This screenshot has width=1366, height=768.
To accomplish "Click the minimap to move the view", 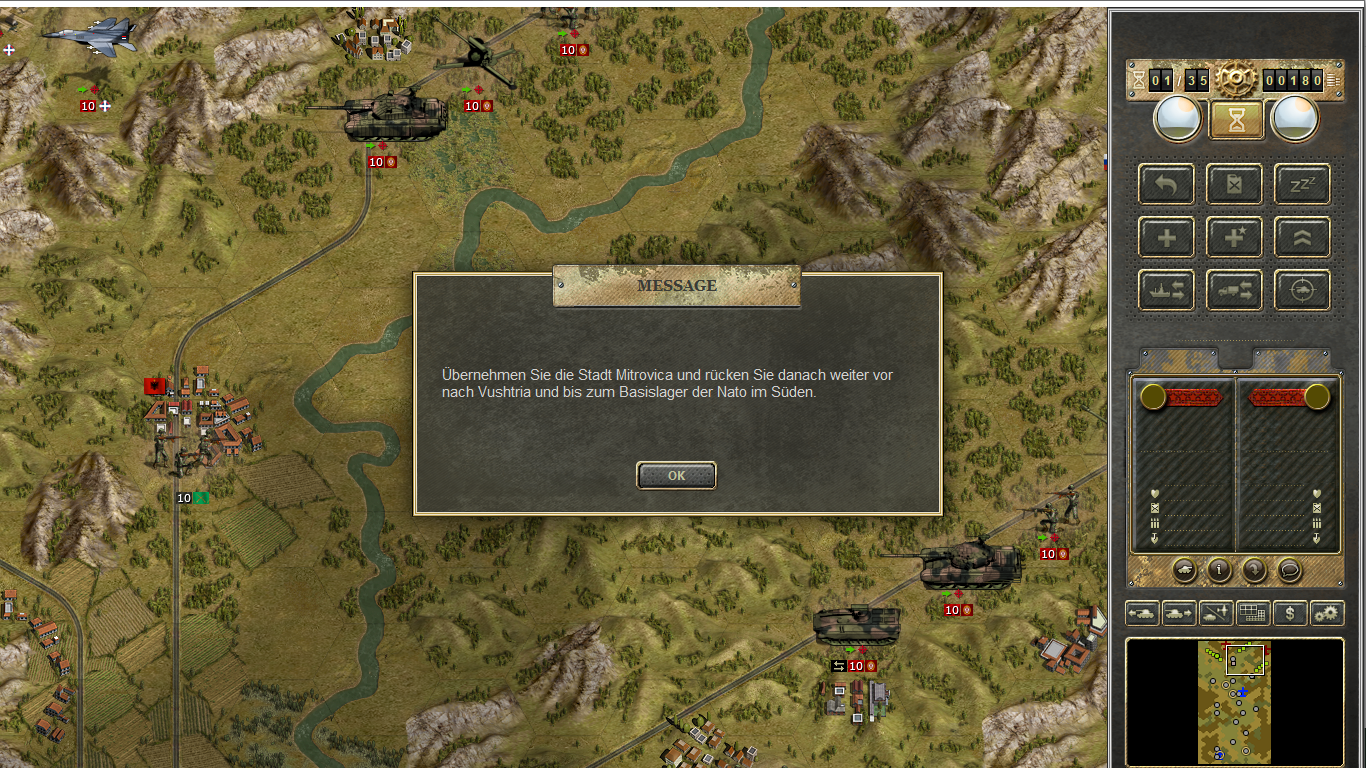I will pos(1234,700).
